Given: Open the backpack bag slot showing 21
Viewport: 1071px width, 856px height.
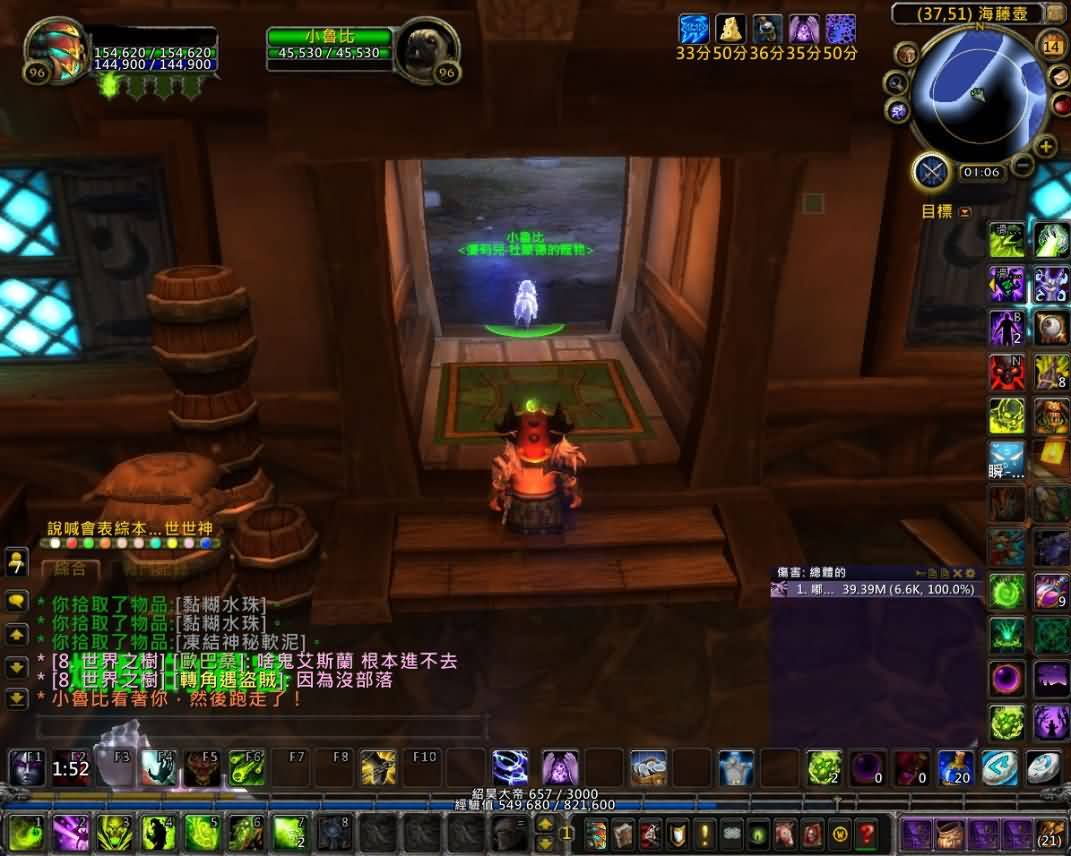Looking at the screenshot, I should tap(1049, 832).
